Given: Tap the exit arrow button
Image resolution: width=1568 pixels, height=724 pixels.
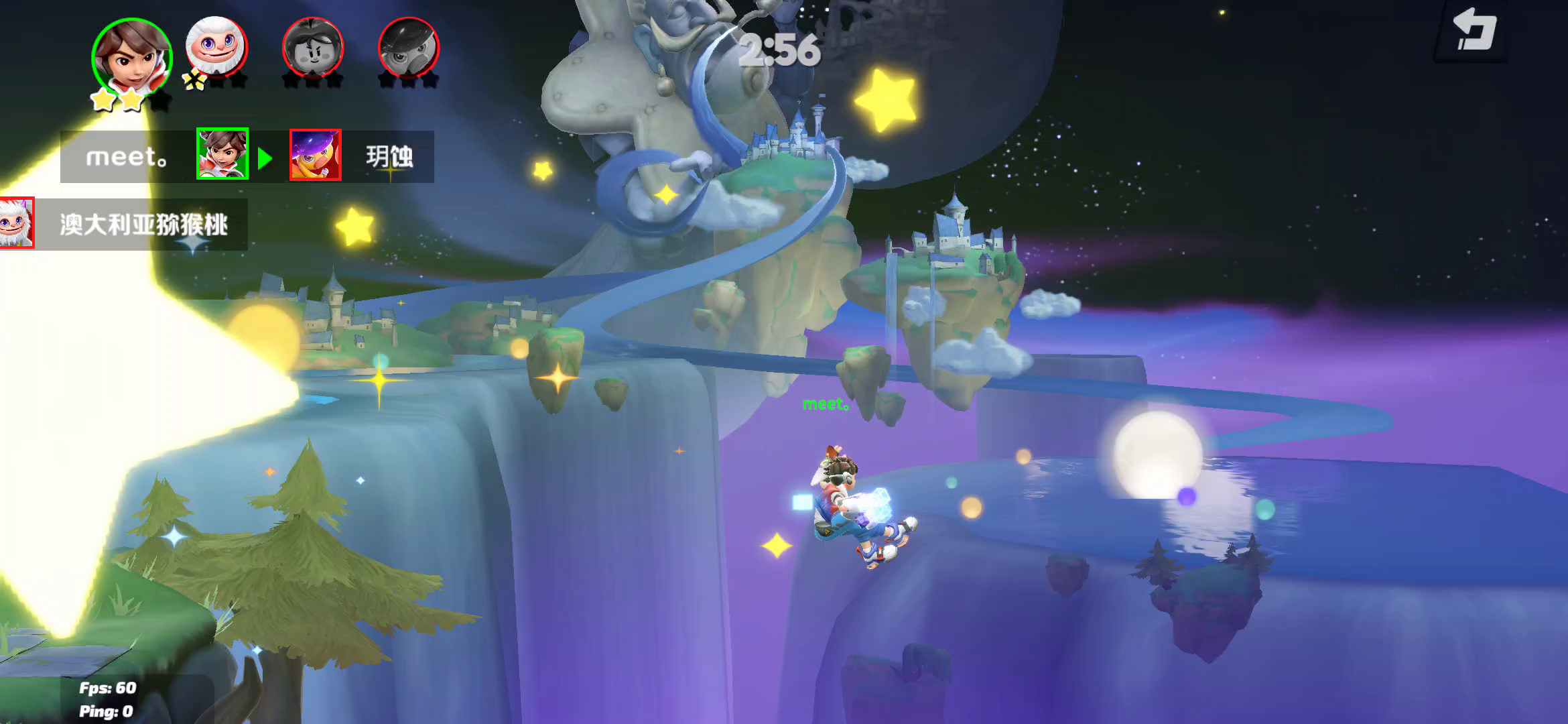Looking at the screenshot, I should pyautogui.click(x=1473, y=31).
